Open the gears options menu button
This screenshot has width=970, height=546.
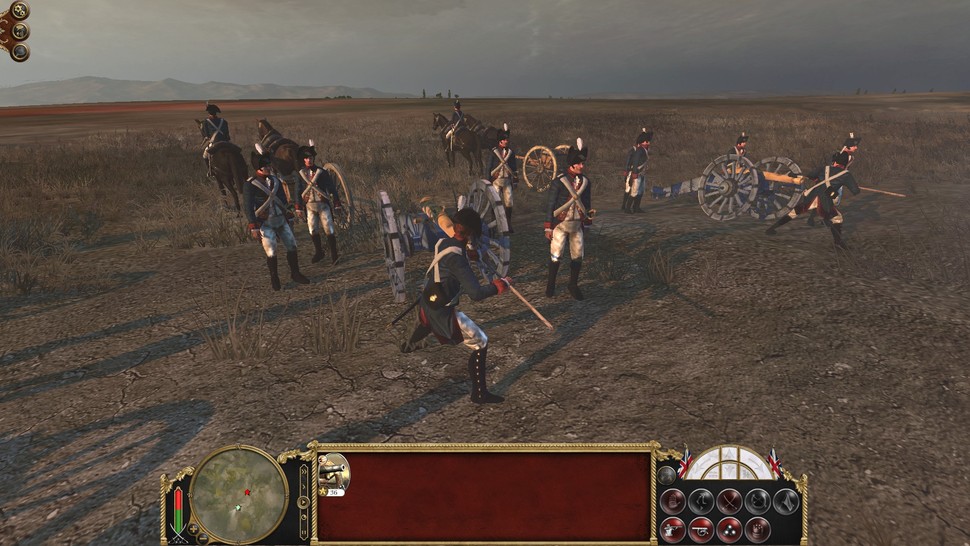tap(19, 10)
